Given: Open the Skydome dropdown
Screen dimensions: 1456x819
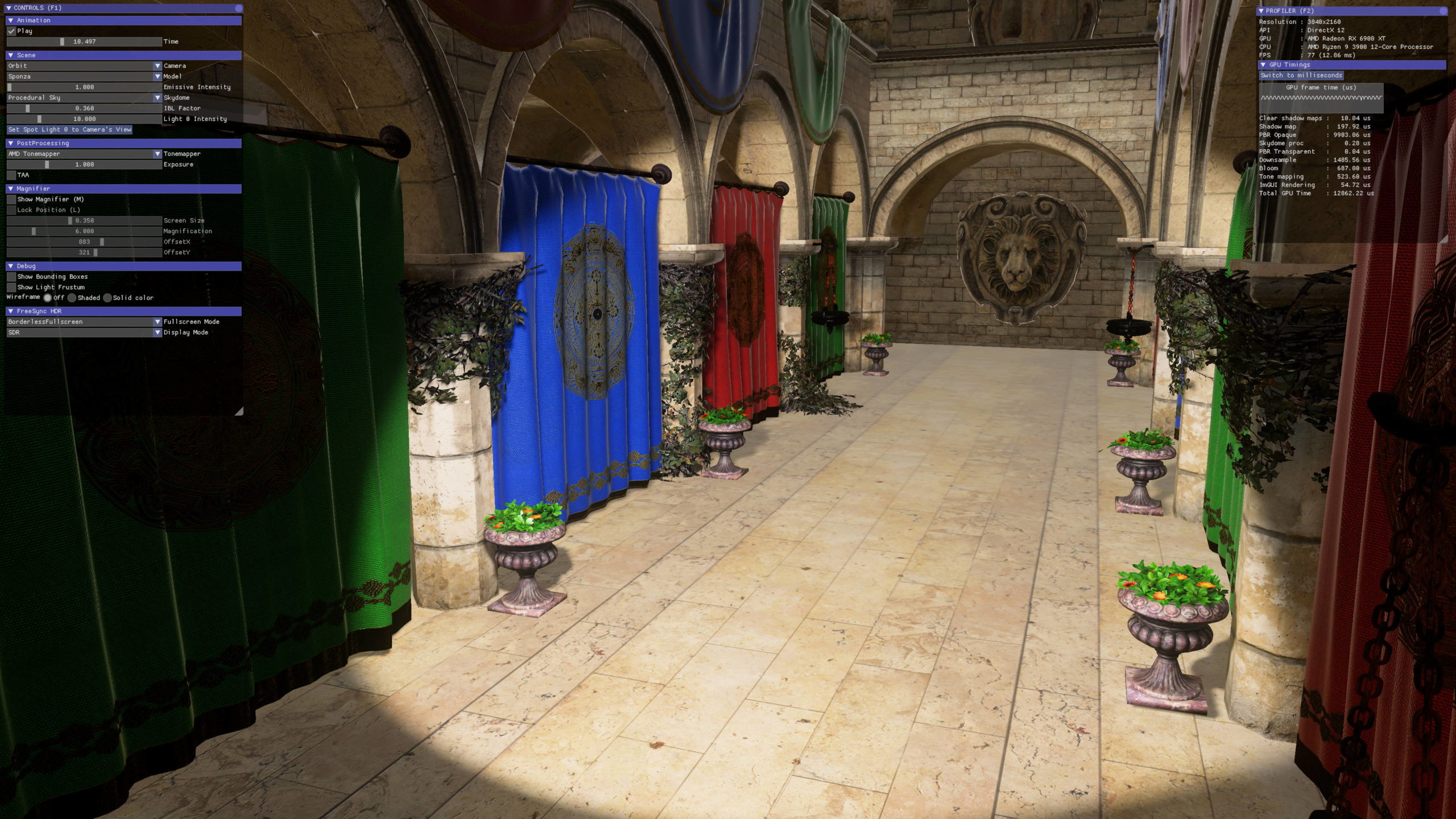Looking at the screenshot, I should (84, 98).
